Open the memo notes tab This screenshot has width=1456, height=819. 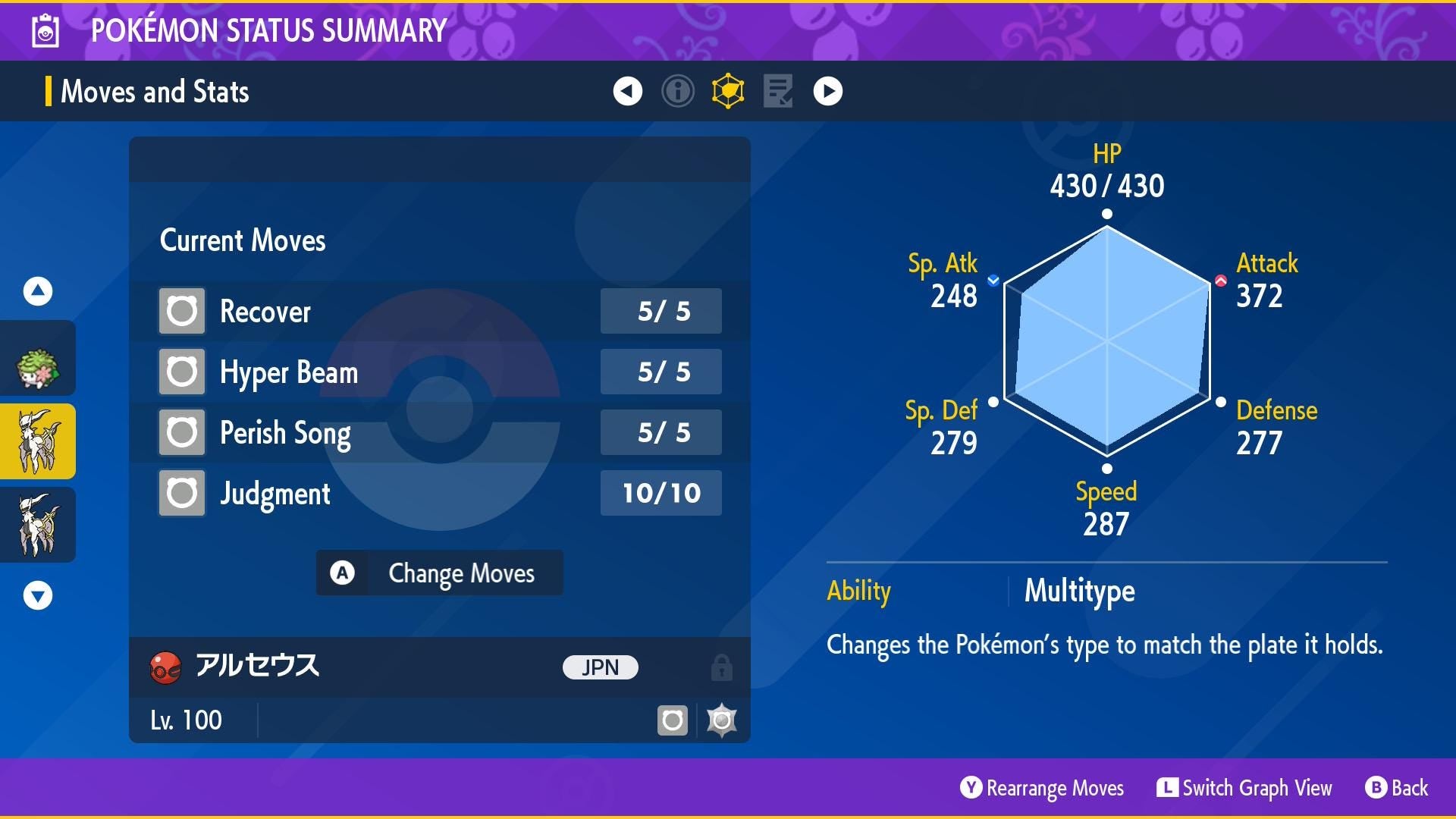[x=777, y=91]
